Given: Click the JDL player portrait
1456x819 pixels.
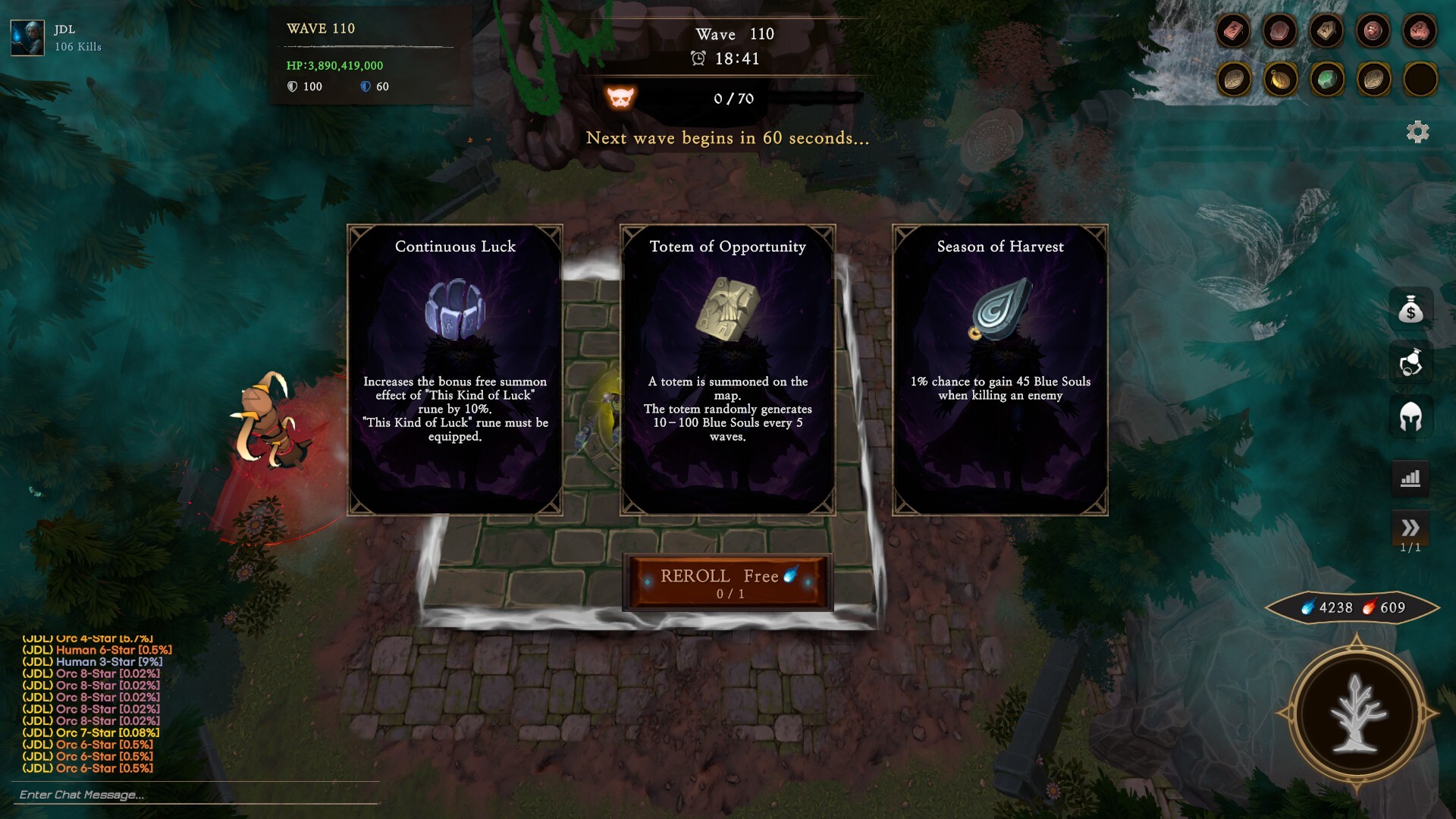Looking at the screenshot, I should [27, 38].
